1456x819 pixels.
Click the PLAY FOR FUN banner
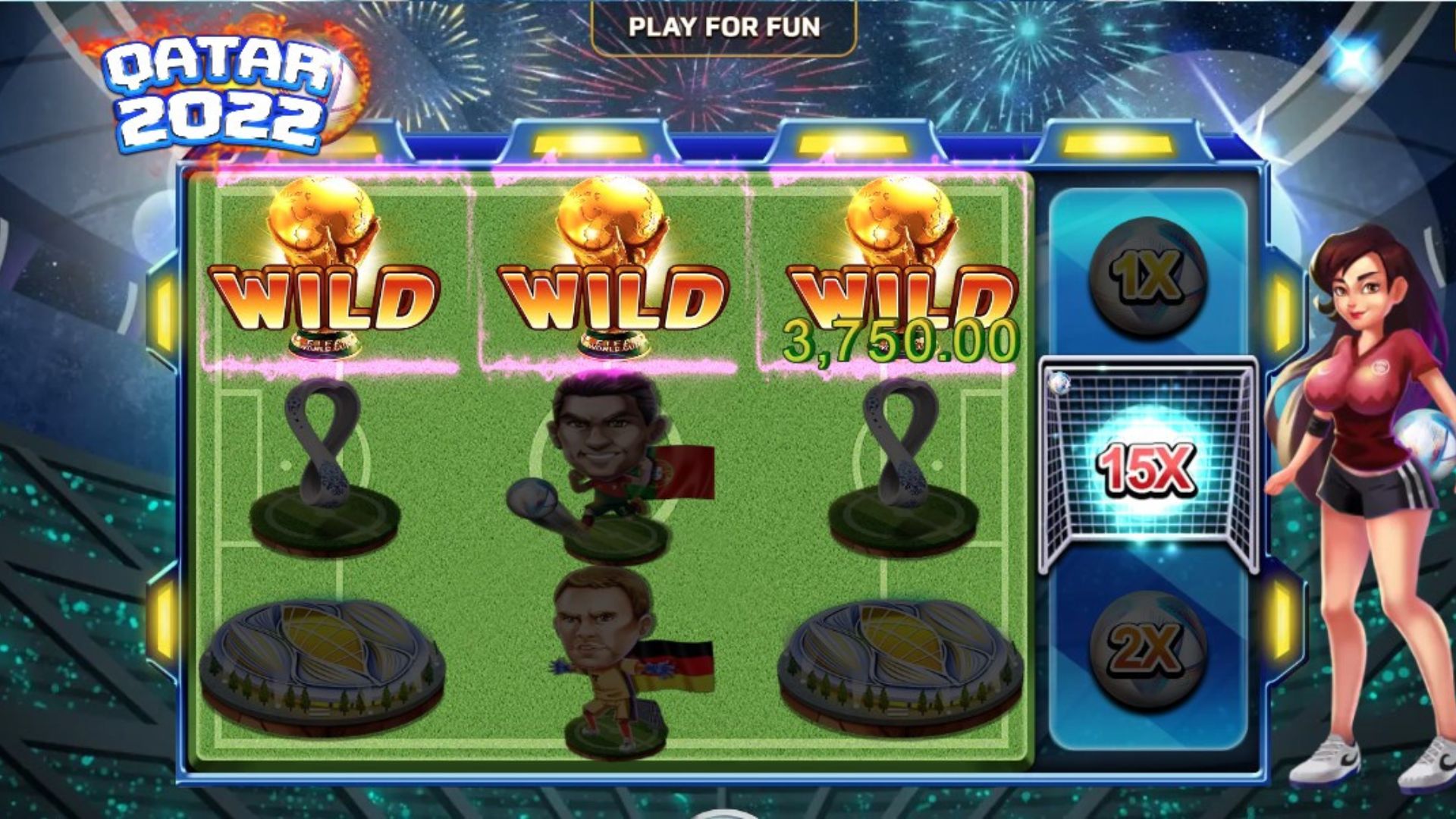coord(724,27)
